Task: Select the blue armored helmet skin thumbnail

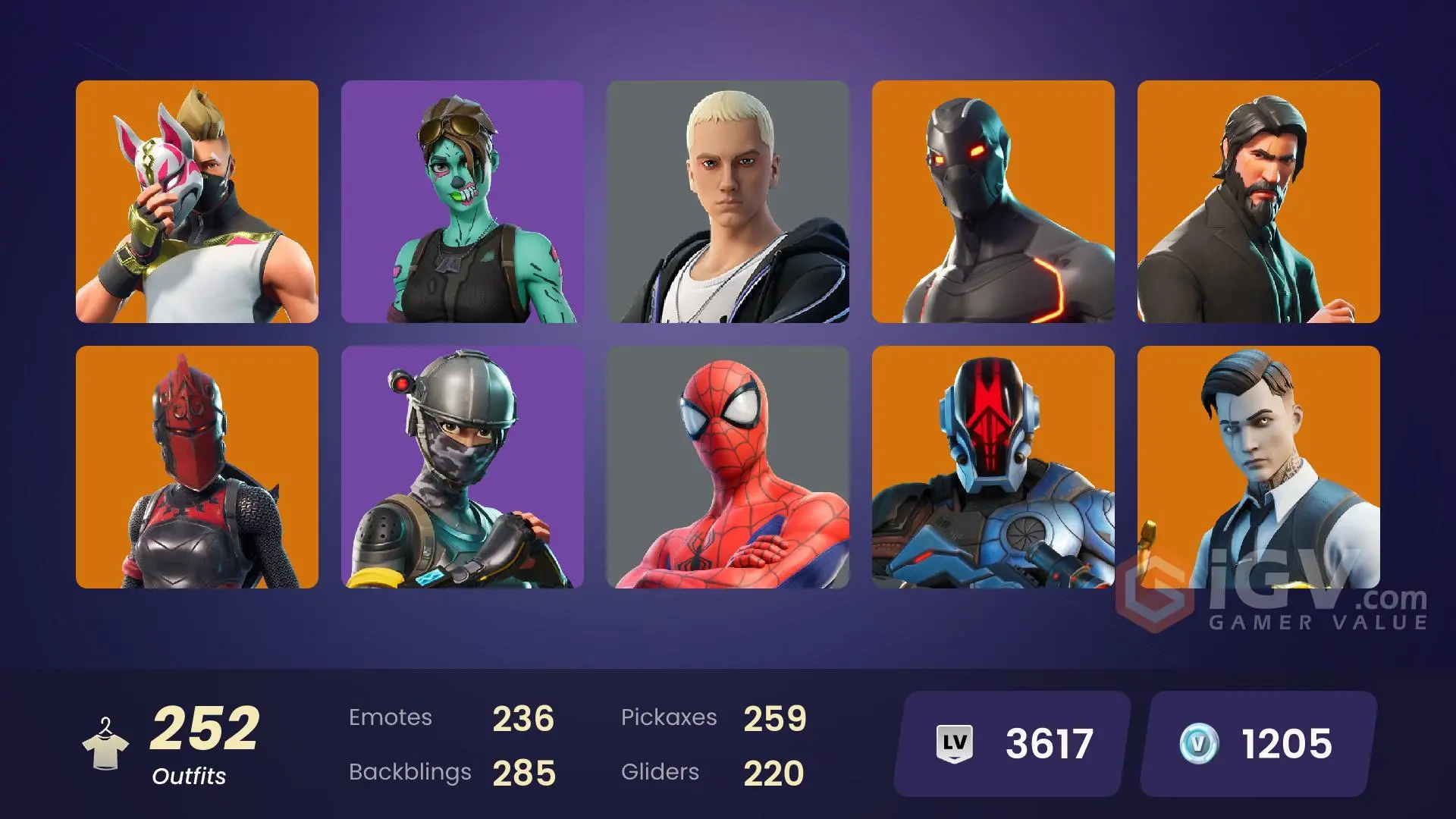Action: tap(994, 470)
